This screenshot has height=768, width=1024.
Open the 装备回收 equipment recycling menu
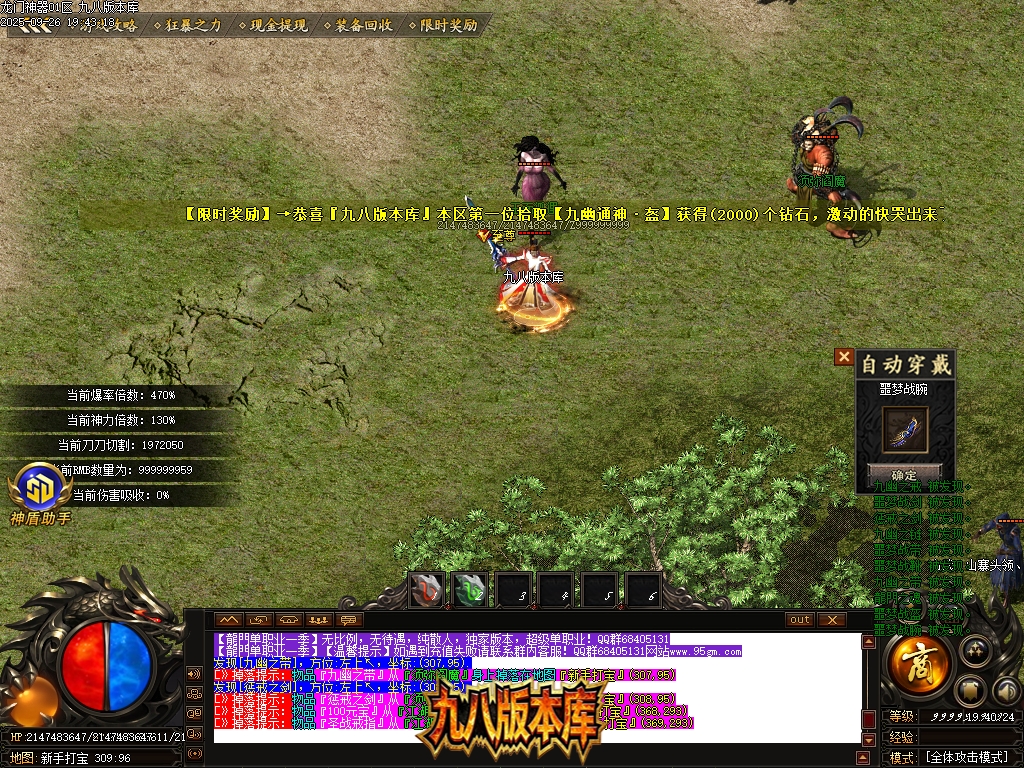point(364,26)
